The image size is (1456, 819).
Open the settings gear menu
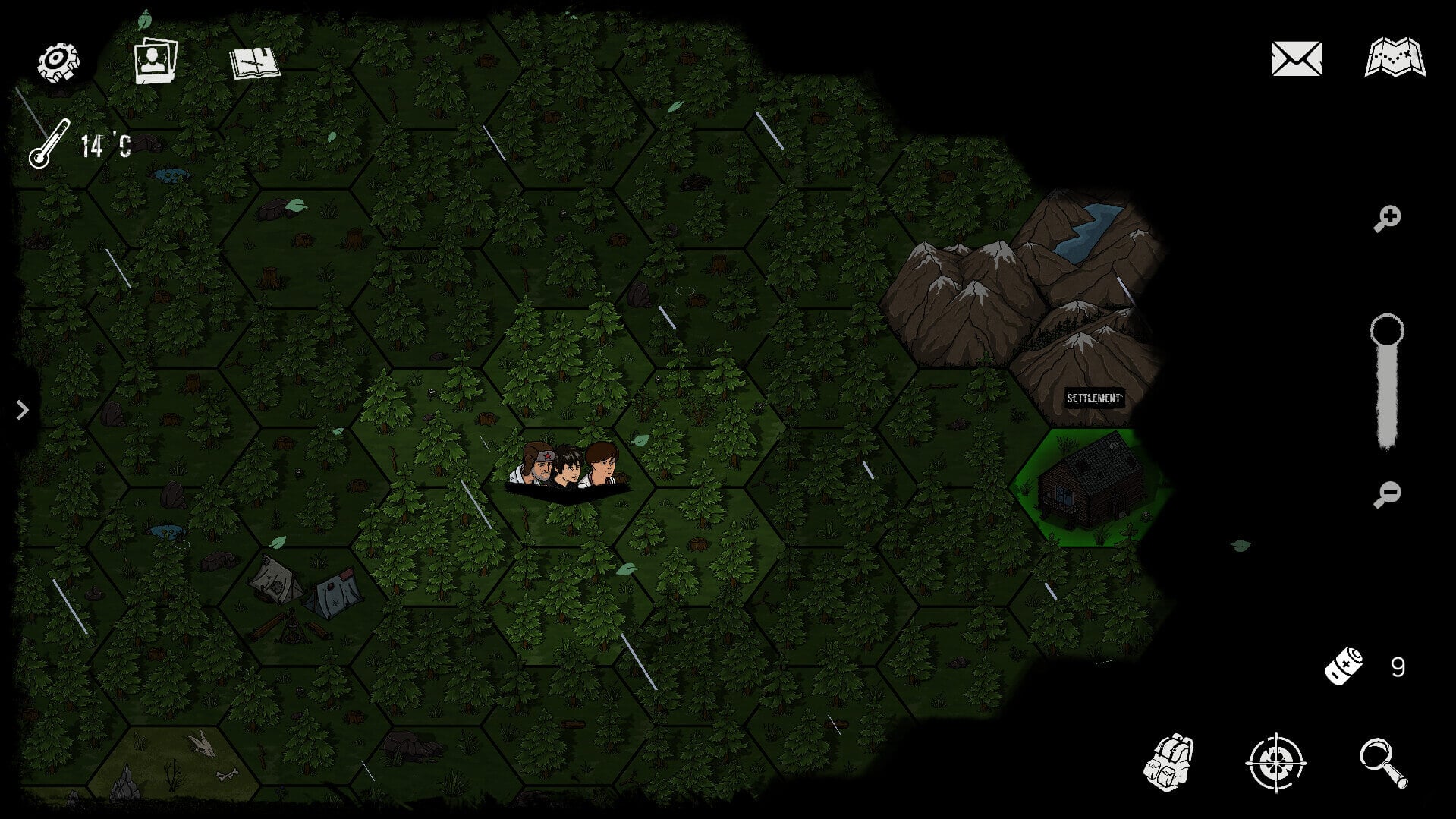[58, 61]
